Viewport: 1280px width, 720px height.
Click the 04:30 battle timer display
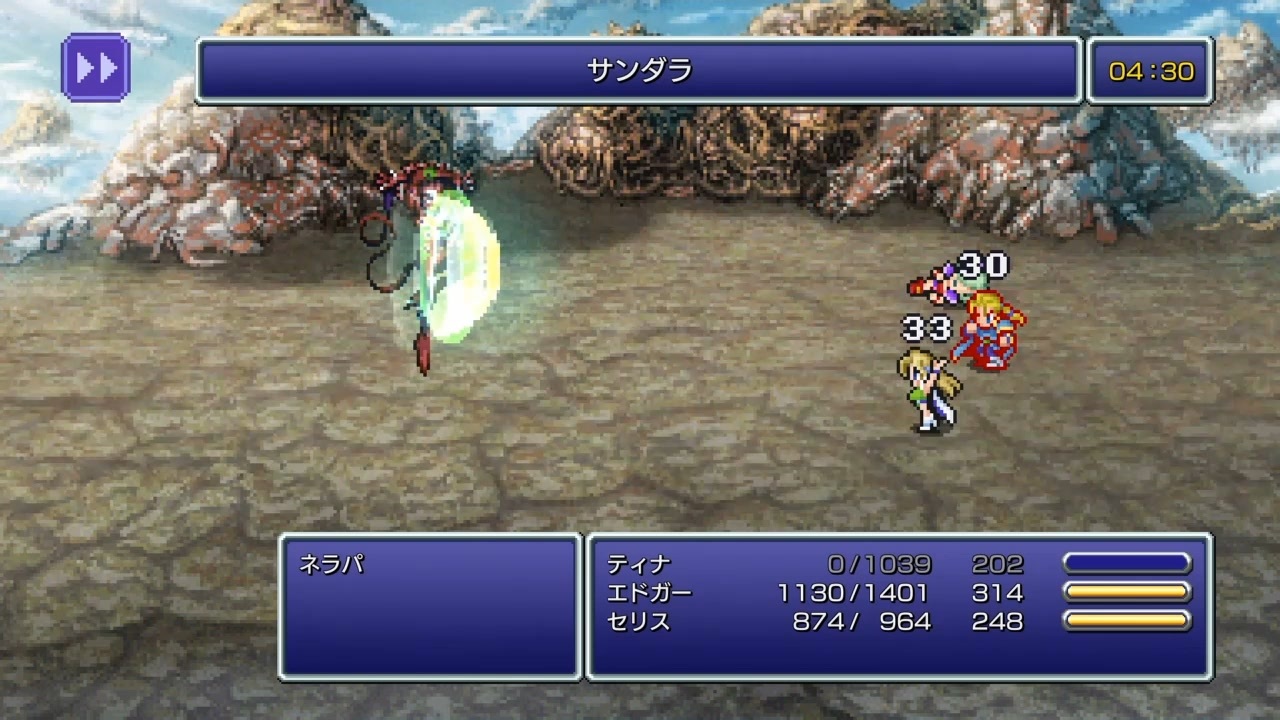coord(1152,70)
